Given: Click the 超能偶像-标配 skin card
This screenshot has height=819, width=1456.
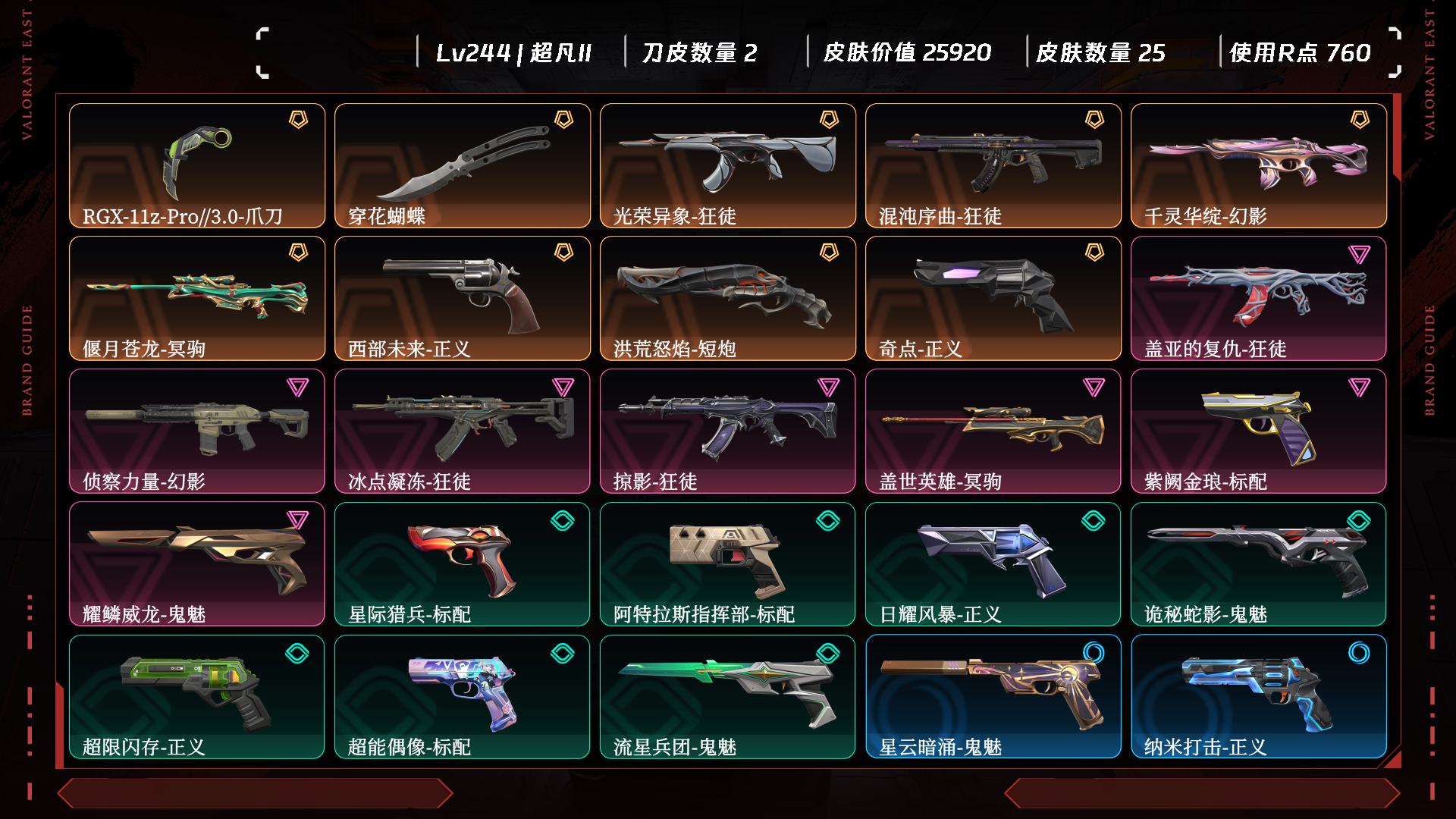Looking at the screenshot, I should (463, 696).
